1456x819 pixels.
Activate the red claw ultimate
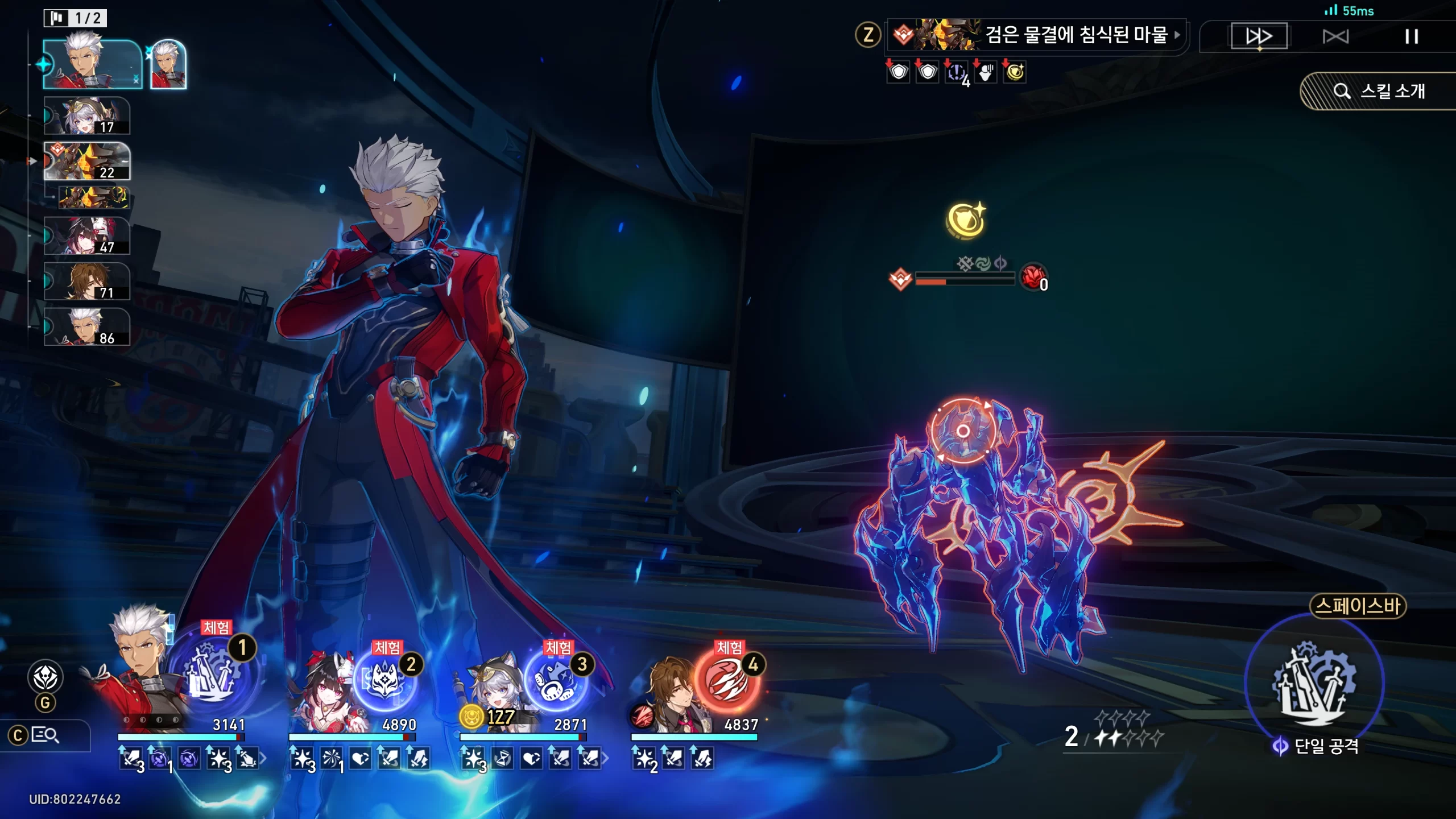[x=727, y=681]
